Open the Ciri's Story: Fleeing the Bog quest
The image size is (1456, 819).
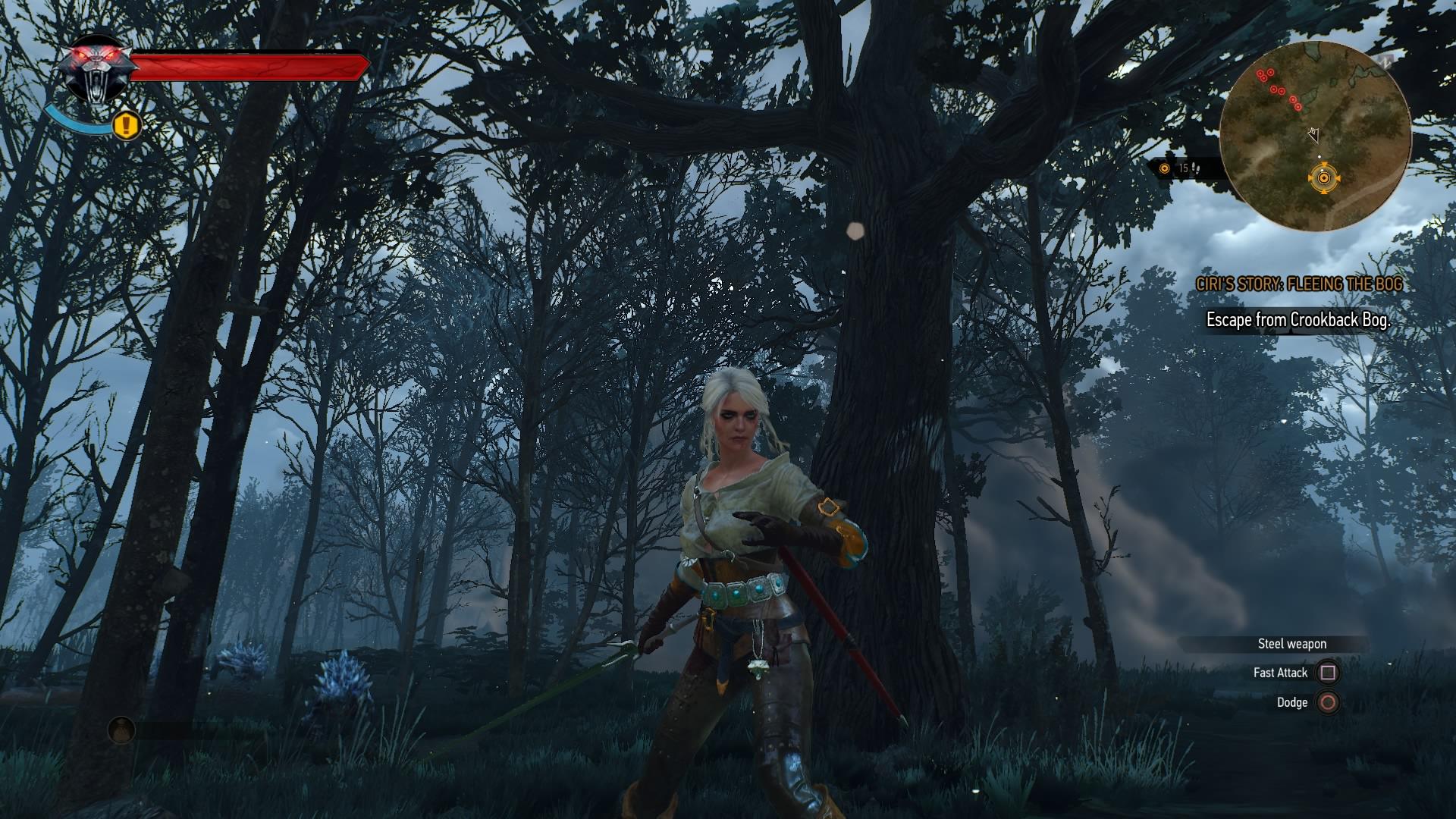1299,284
